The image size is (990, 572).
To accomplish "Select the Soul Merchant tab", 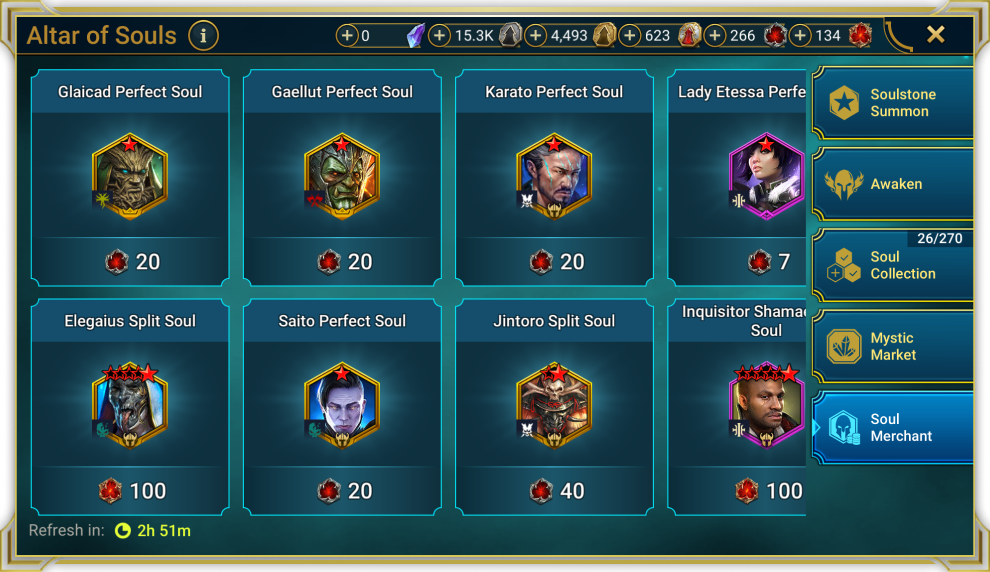I will (893, 428).
